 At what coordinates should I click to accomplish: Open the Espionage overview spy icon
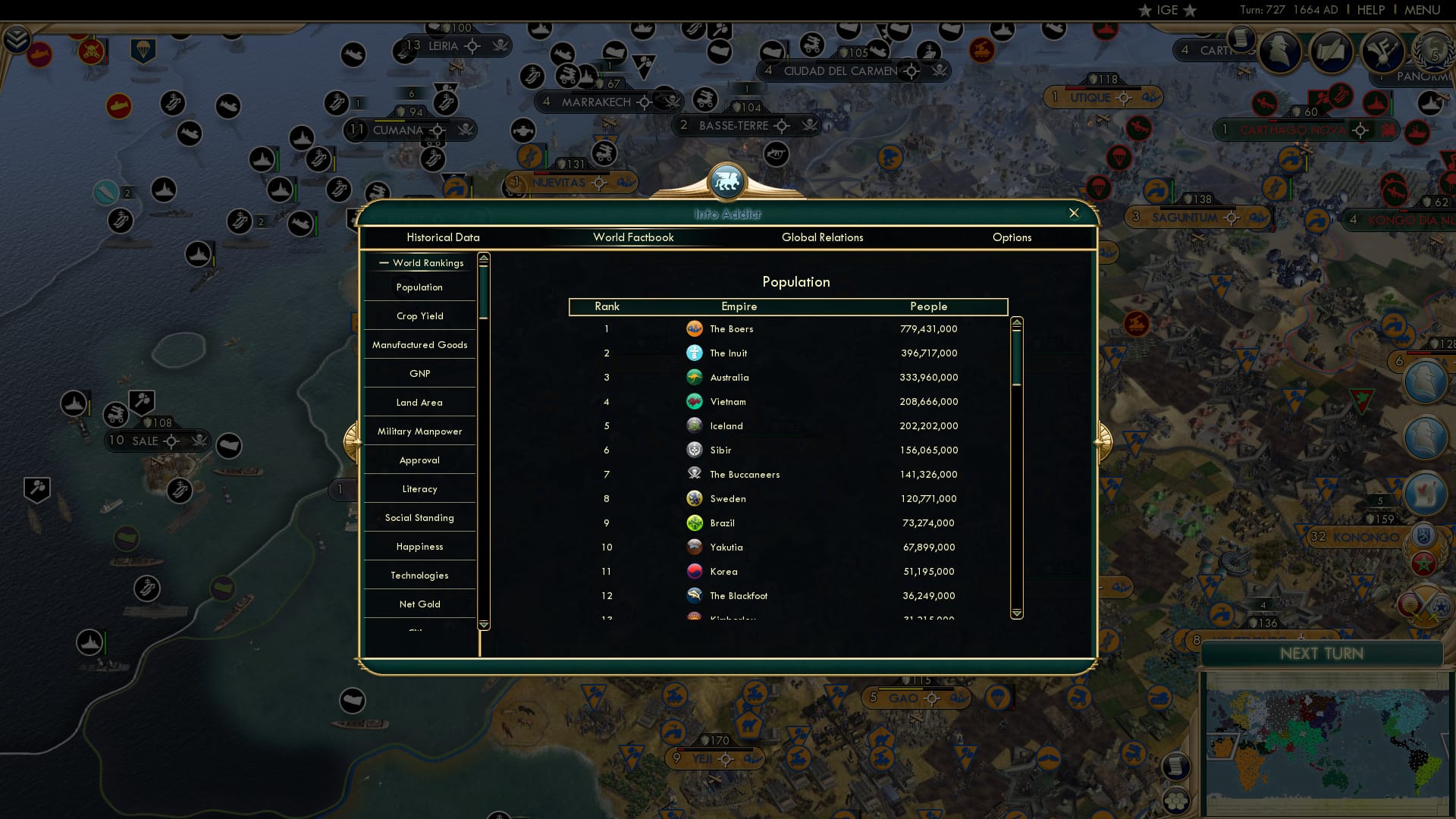1280,50
